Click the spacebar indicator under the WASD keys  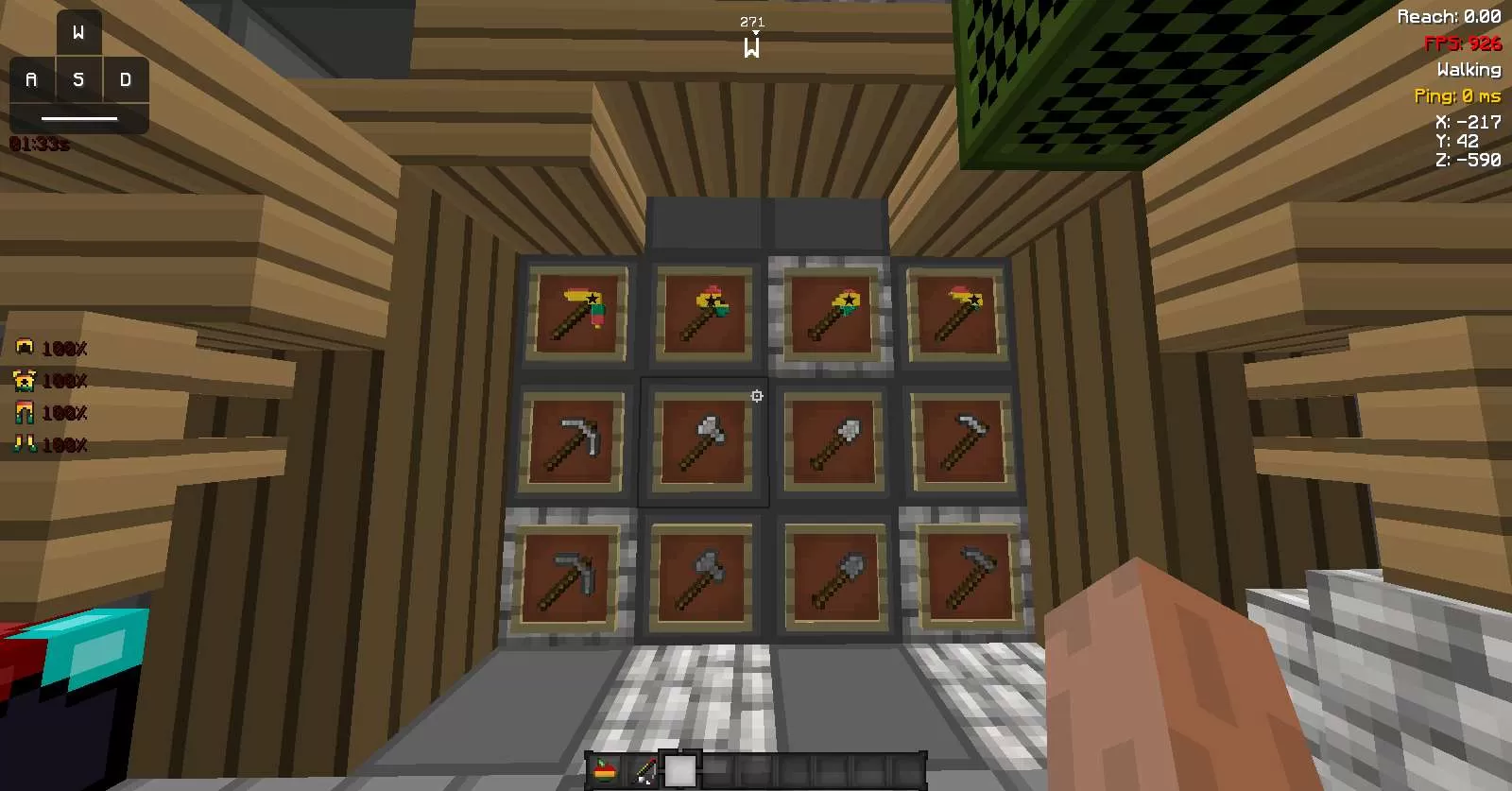tap(80, 118)
